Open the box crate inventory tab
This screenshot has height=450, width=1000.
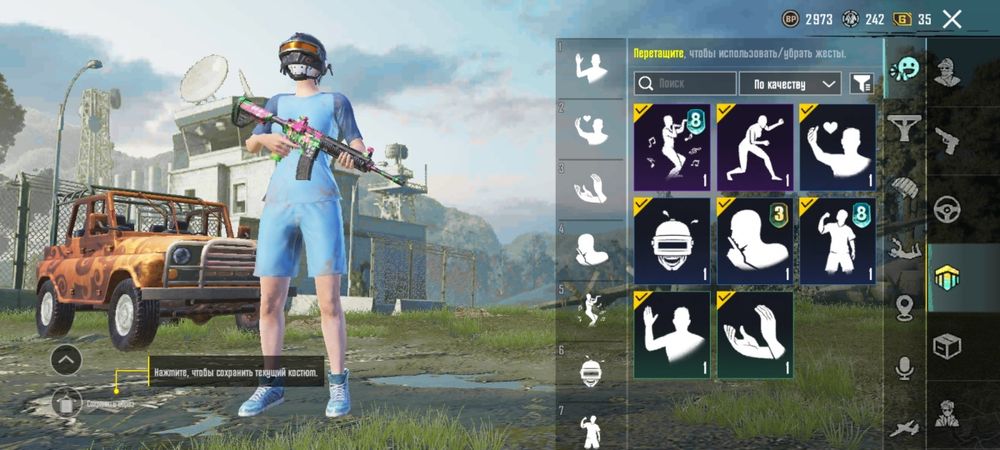946,346
